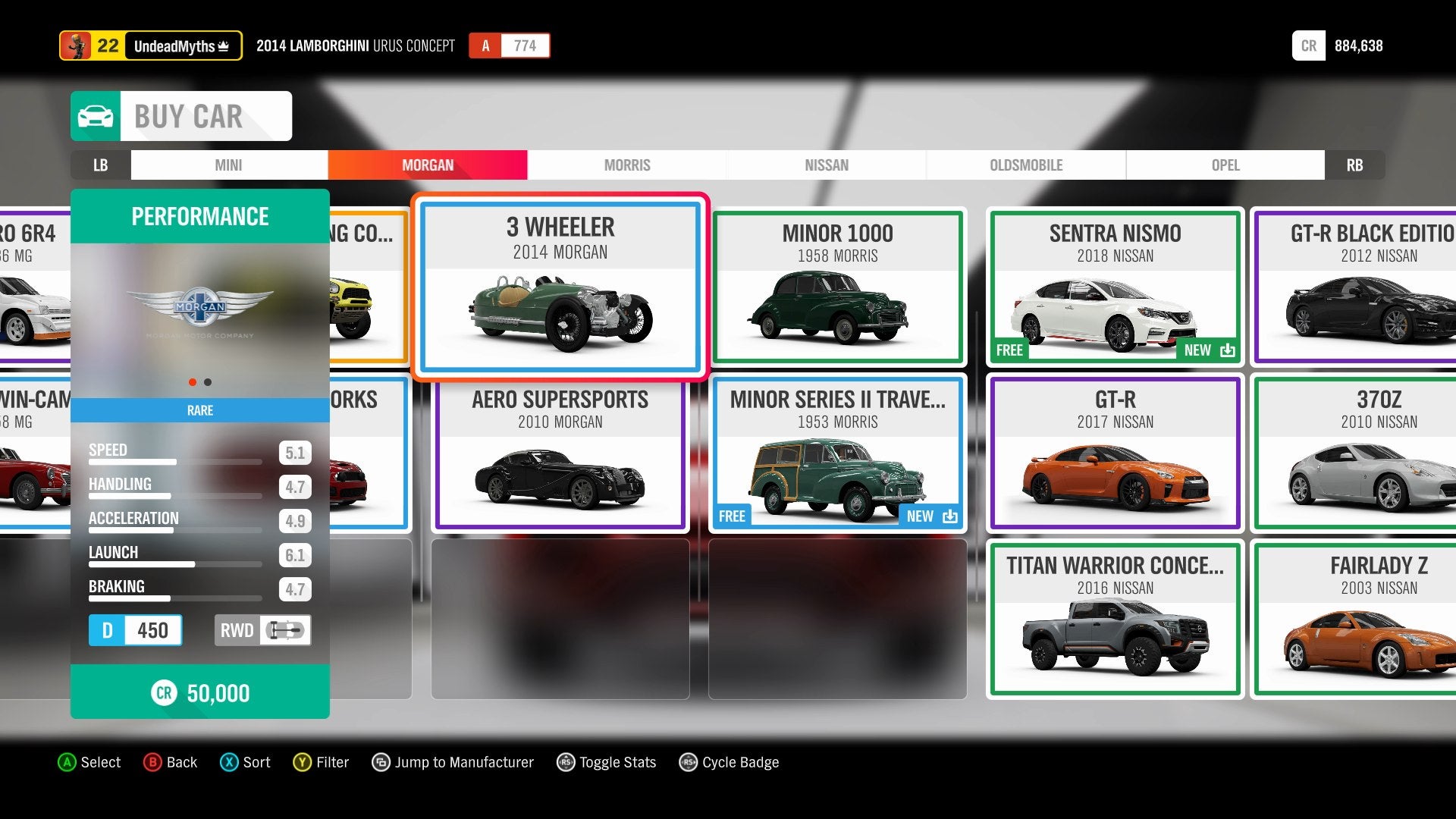Image resolution: width=1456 pixels, height=819 pixels.
Task: Click the 50,000 CR price banner
Action: click(200, 692)
